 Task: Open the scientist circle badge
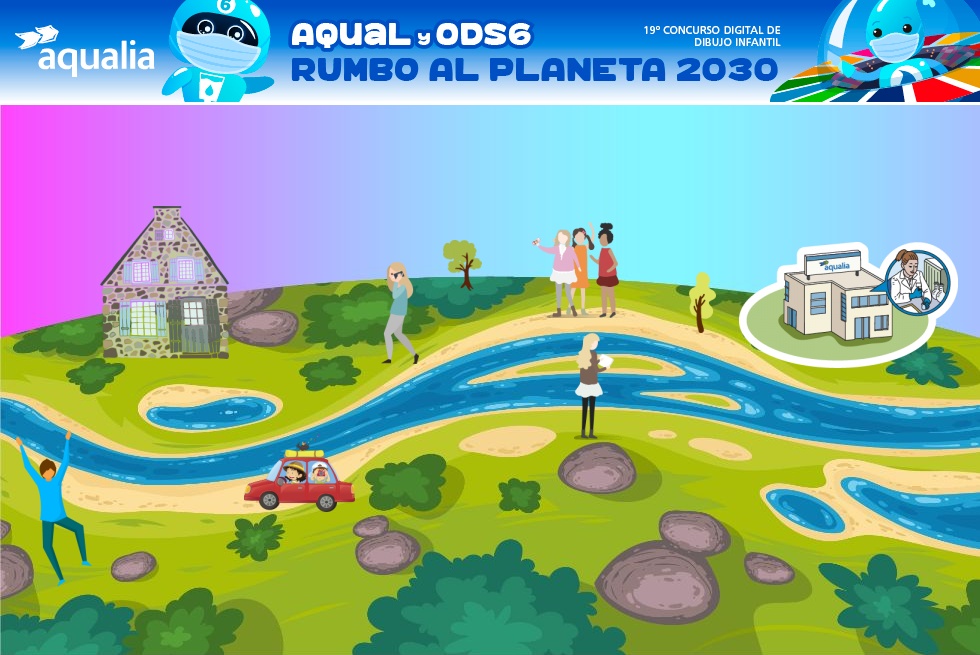[915, 280]
